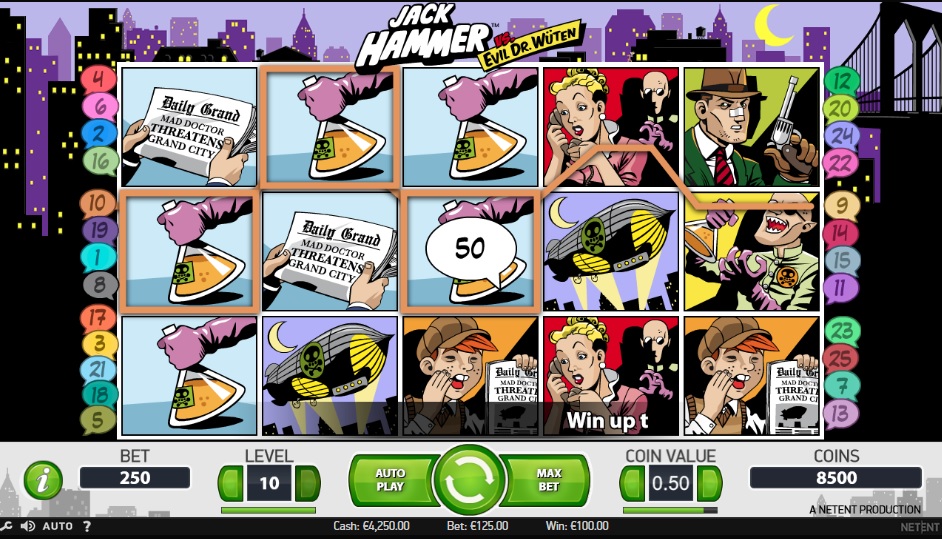942x539 pixels.
Task: Open the AUTO option in bottom bar
Action: pyautogui.click(x=57, y=526)
